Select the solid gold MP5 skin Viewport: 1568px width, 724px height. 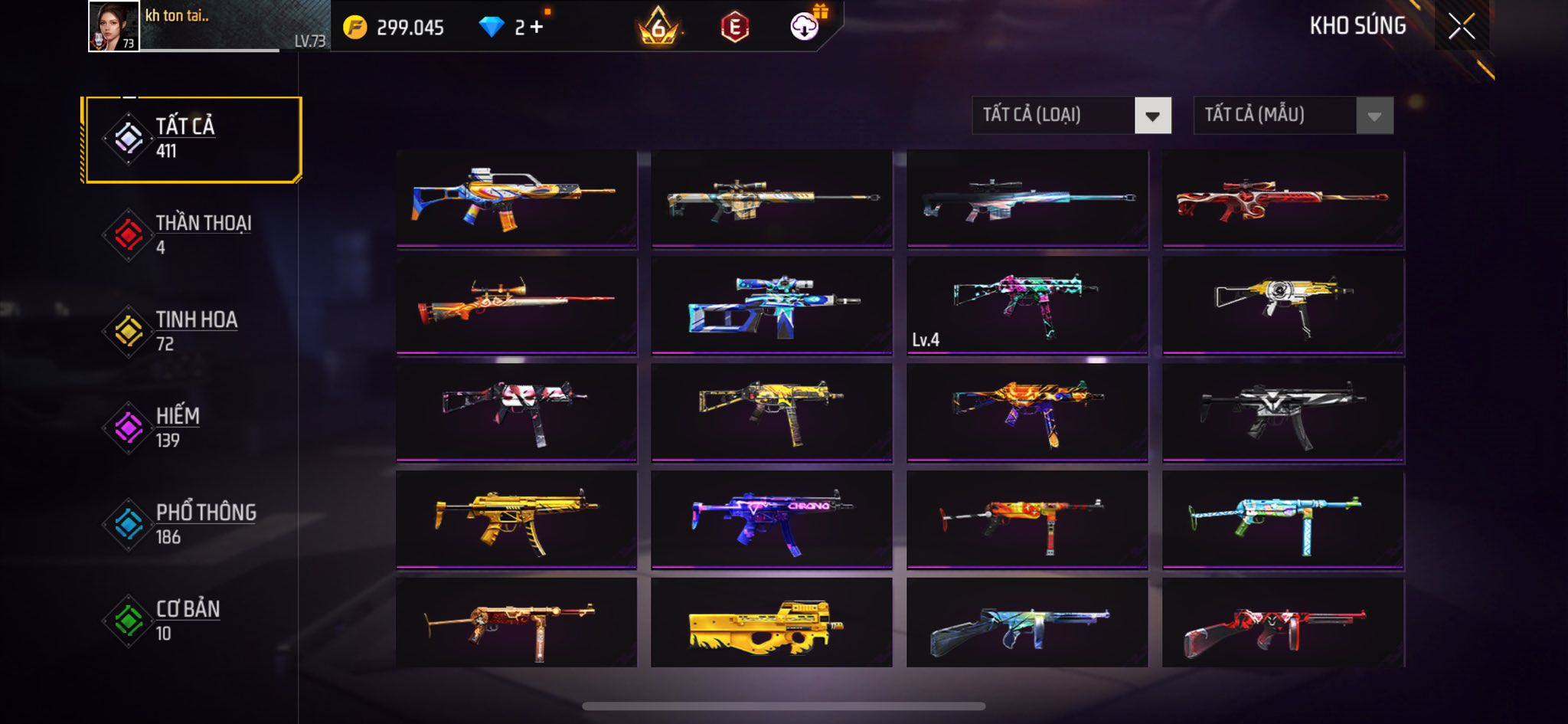516,519
